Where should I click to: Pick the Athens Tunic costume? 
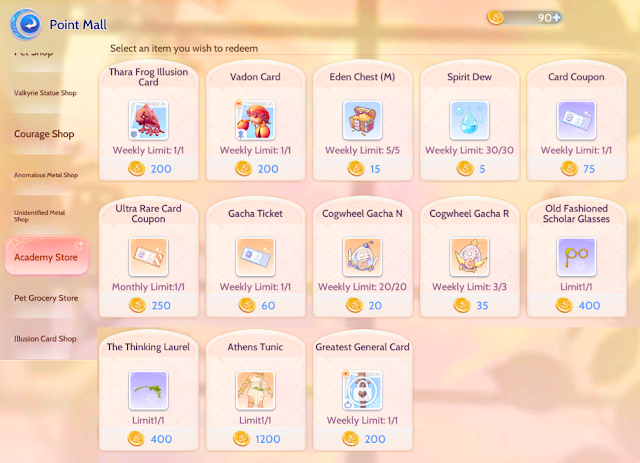point(253,391)
